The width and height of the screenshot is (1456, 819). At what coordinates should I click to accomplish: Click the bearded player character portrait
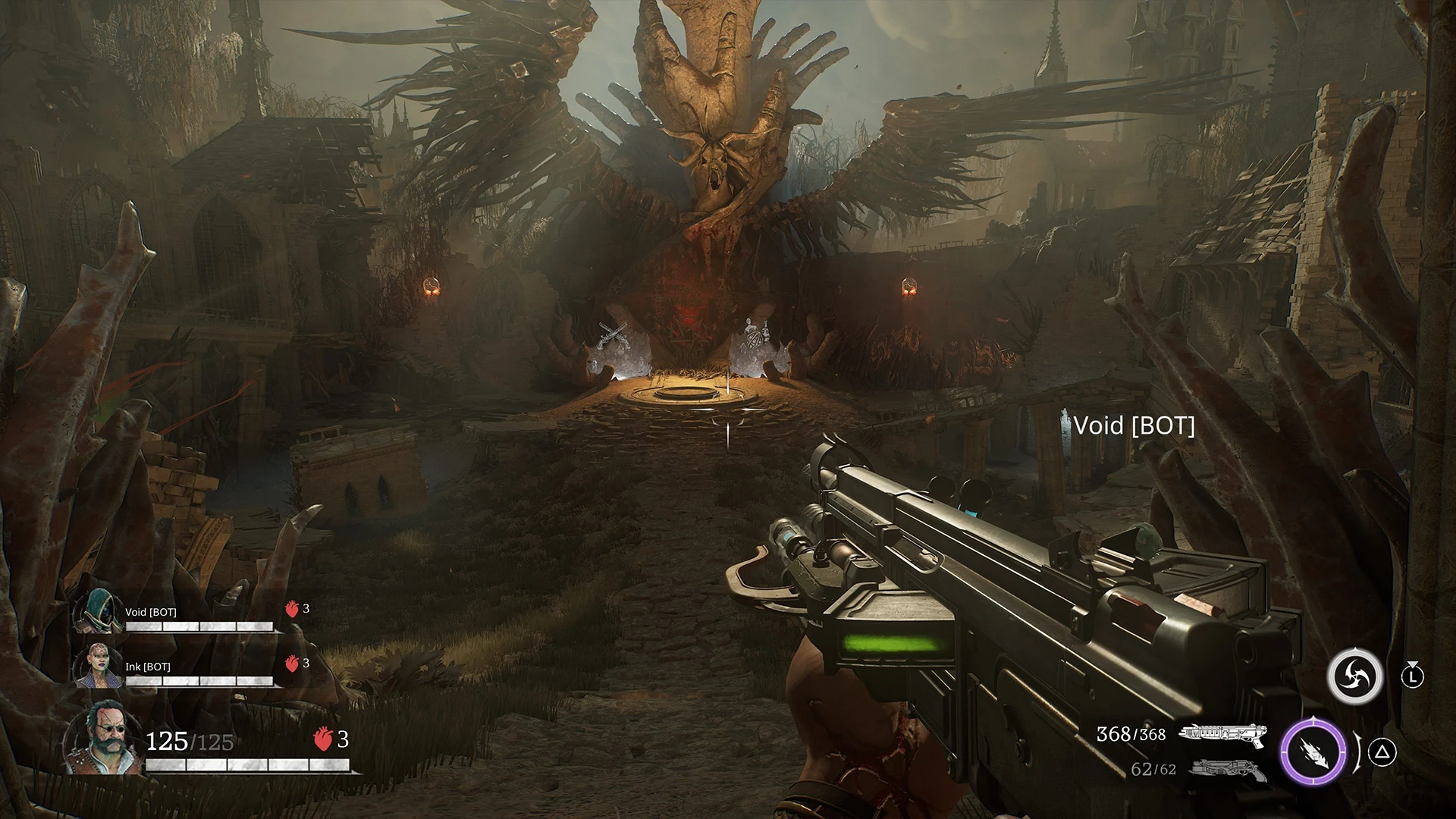point(102,736)
